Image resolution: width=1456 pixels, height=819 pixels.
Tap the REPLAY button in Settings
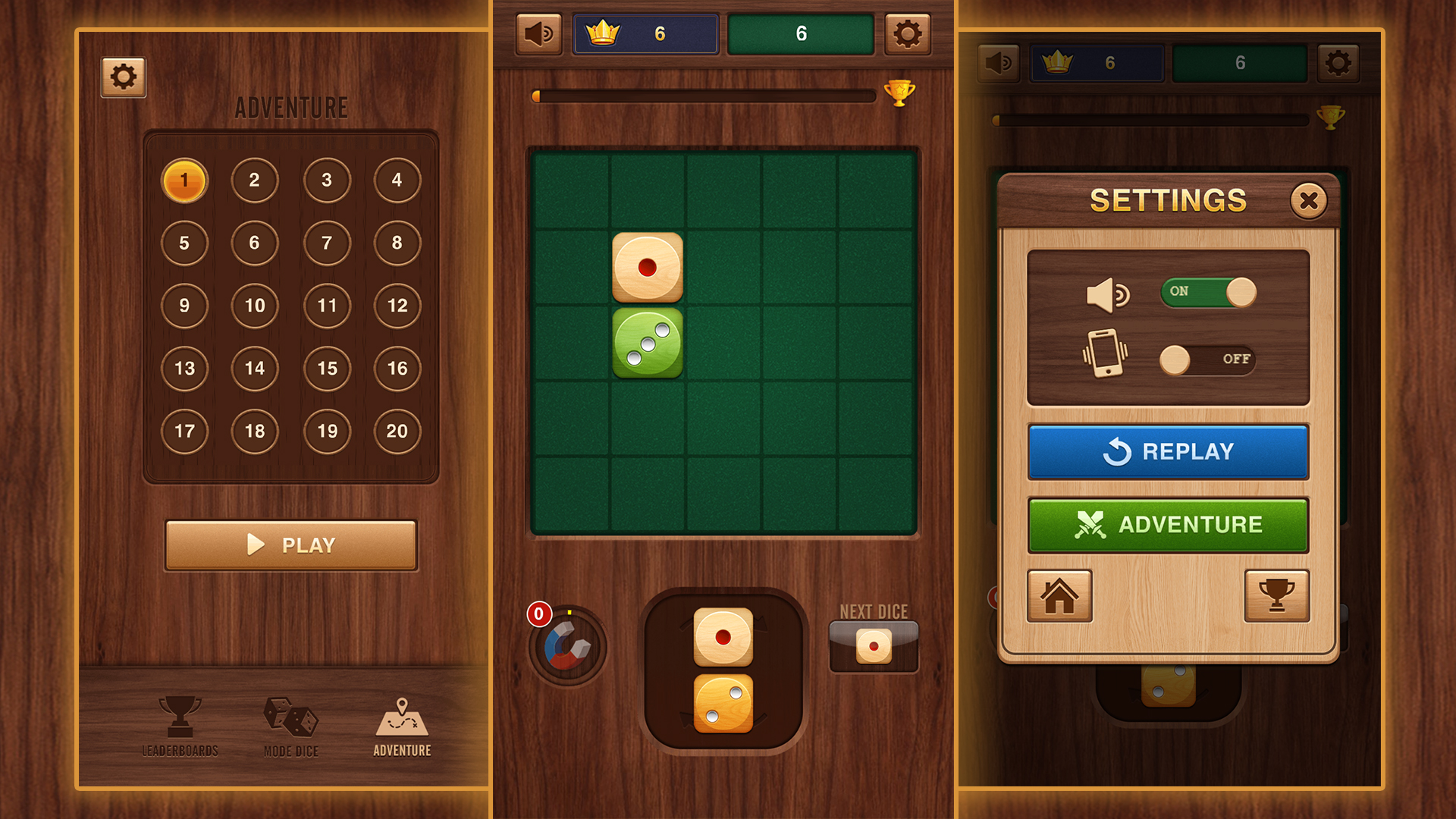pos(1168,451)
